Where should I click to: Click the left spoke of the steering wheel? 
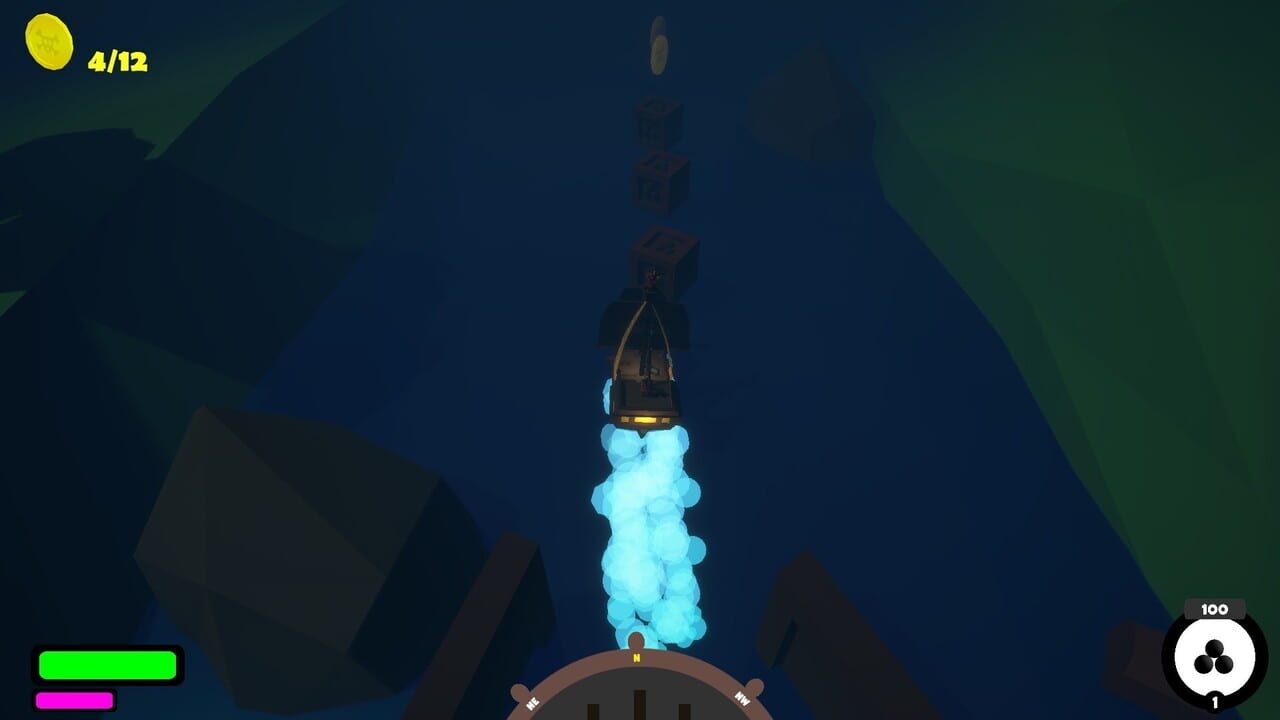tap(594, 713)
